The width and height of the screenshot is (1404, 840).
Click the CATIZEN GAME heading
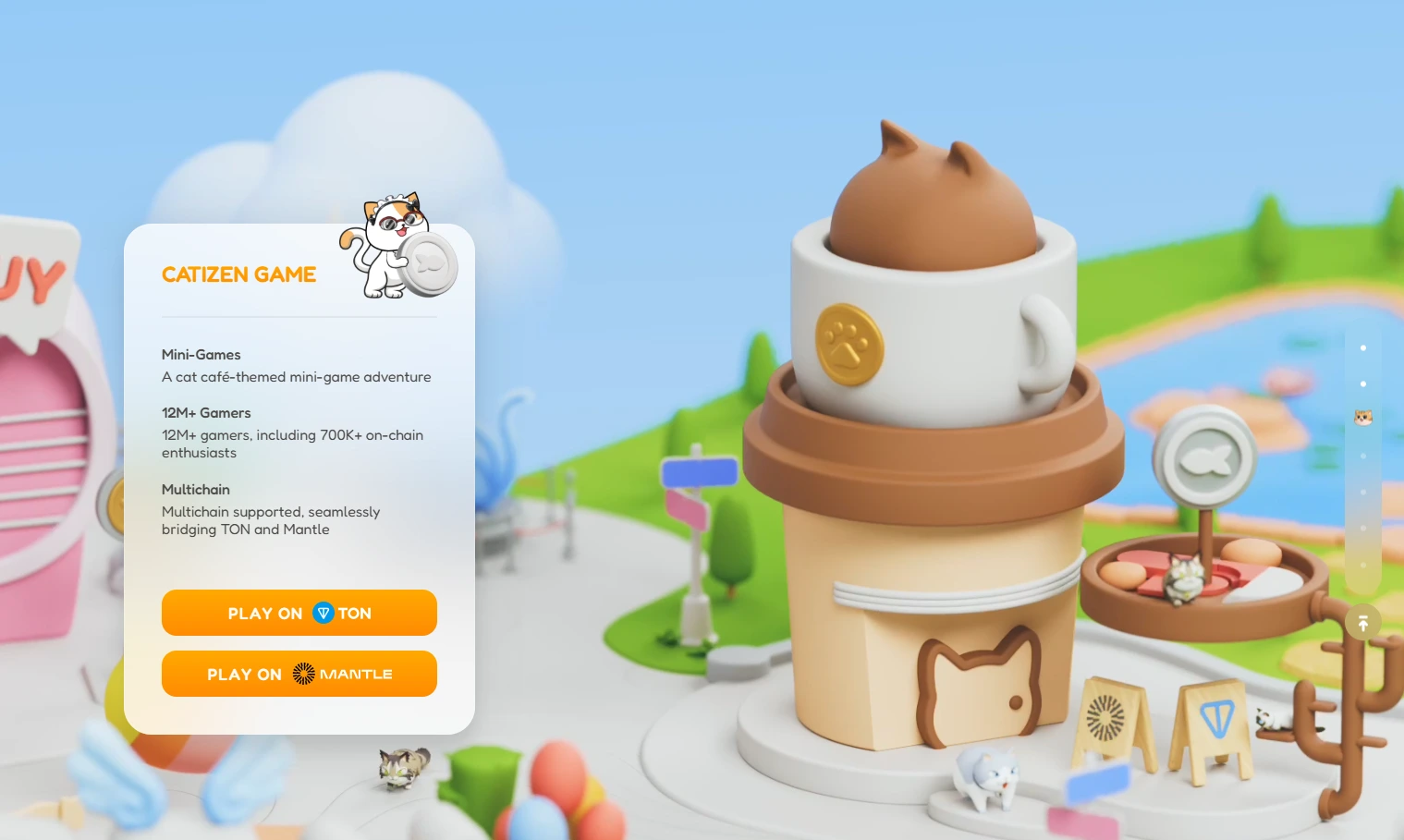(x=238, y=274)
